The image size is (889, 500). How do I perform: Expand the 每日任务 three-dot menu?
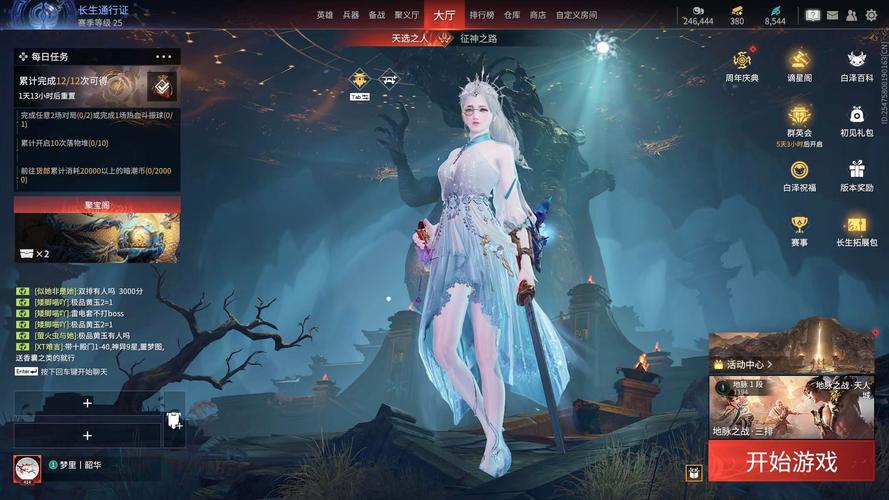point(164,57)
